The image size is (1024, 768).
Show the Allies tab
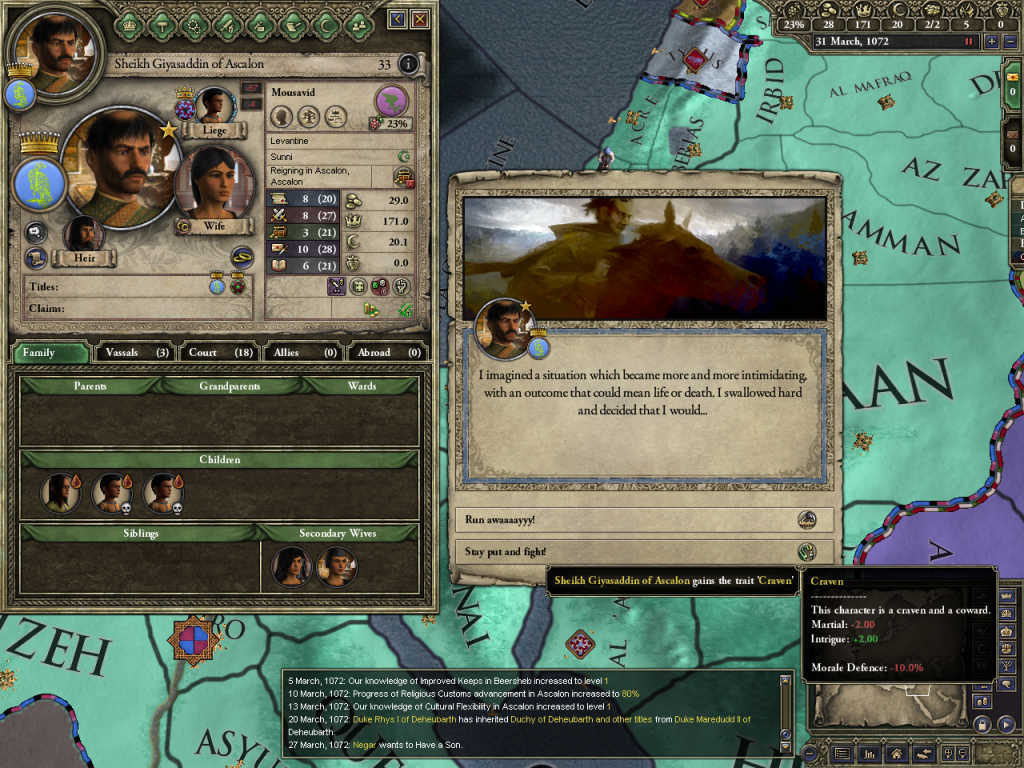[x=303, y=352]
